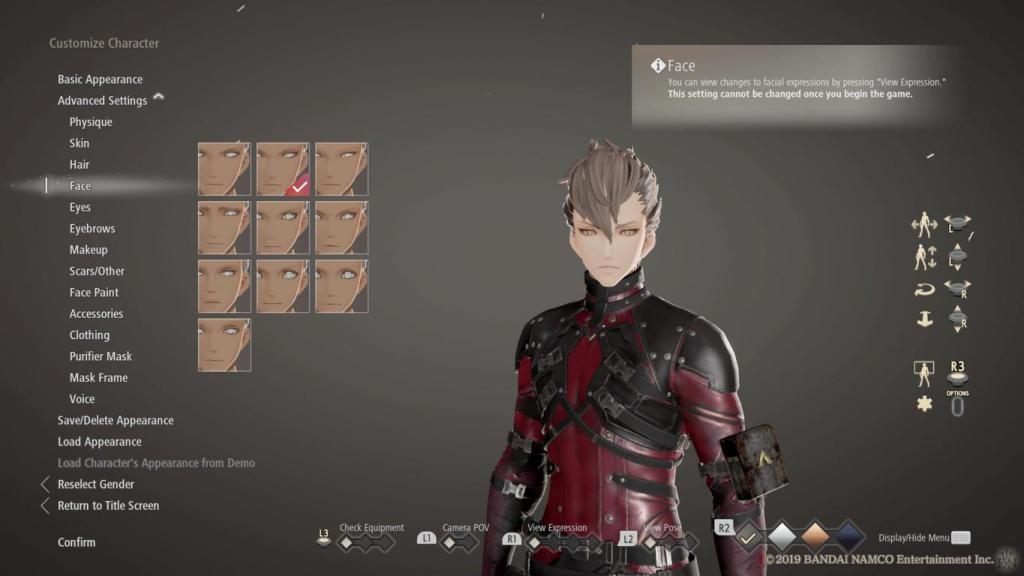Choose the Purifier Mask entry
Image resolution: width=1024 pixels, height=576 pixels.
point(100,356)
